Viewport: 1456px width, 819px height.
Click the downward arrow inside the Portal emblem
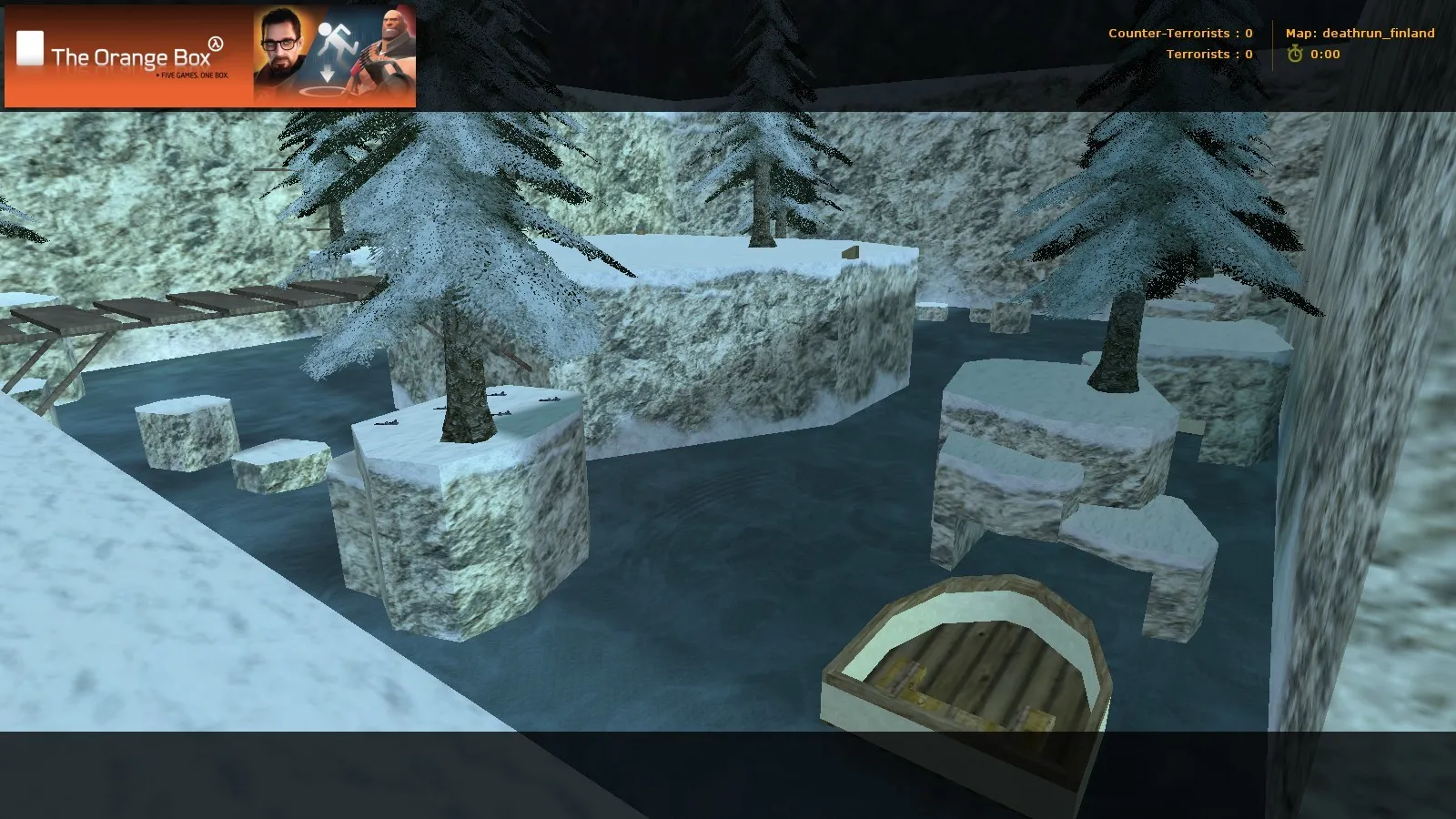point(328,73)
